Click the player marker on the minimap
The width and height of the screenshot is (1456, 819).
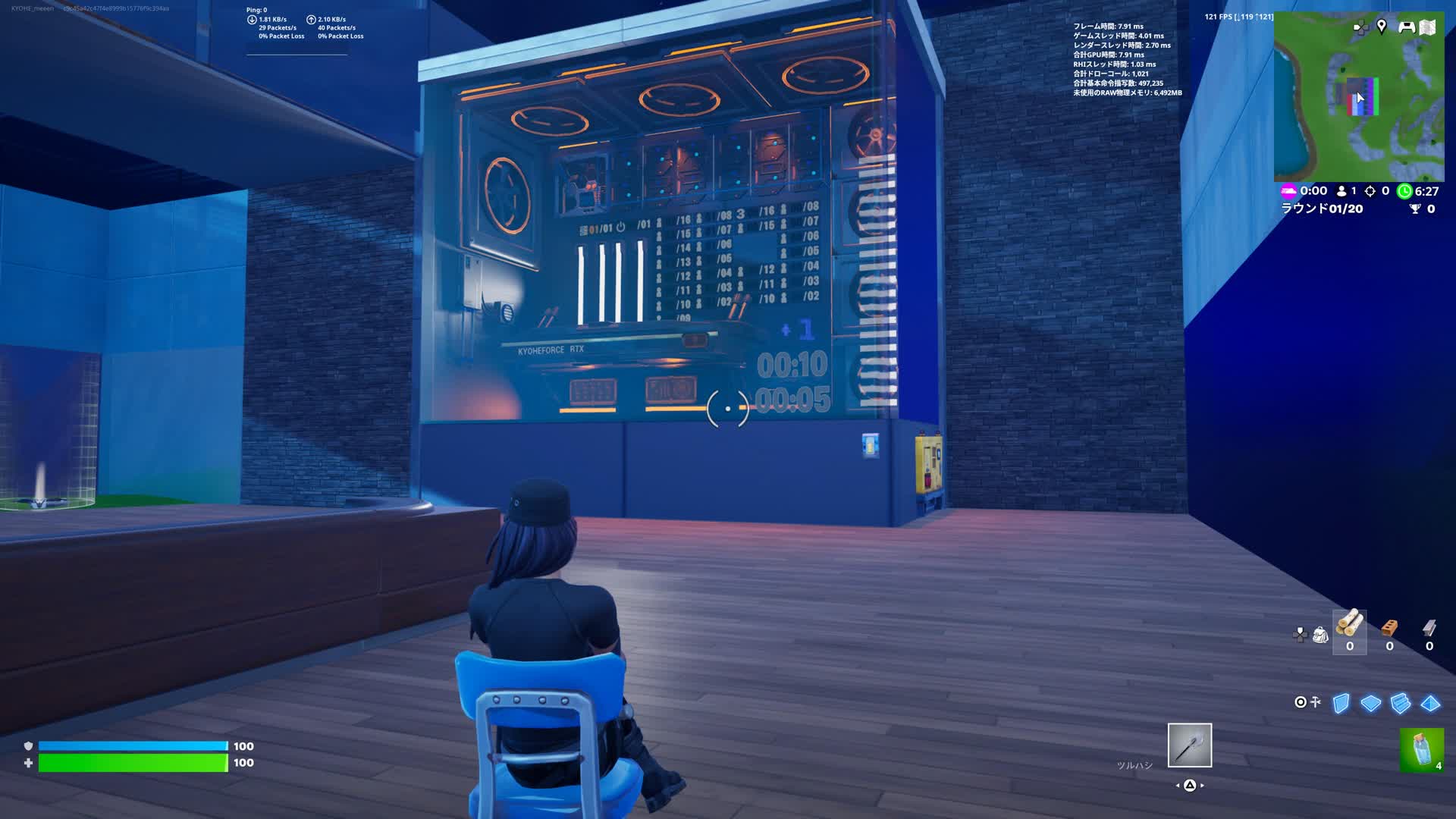1360,97
